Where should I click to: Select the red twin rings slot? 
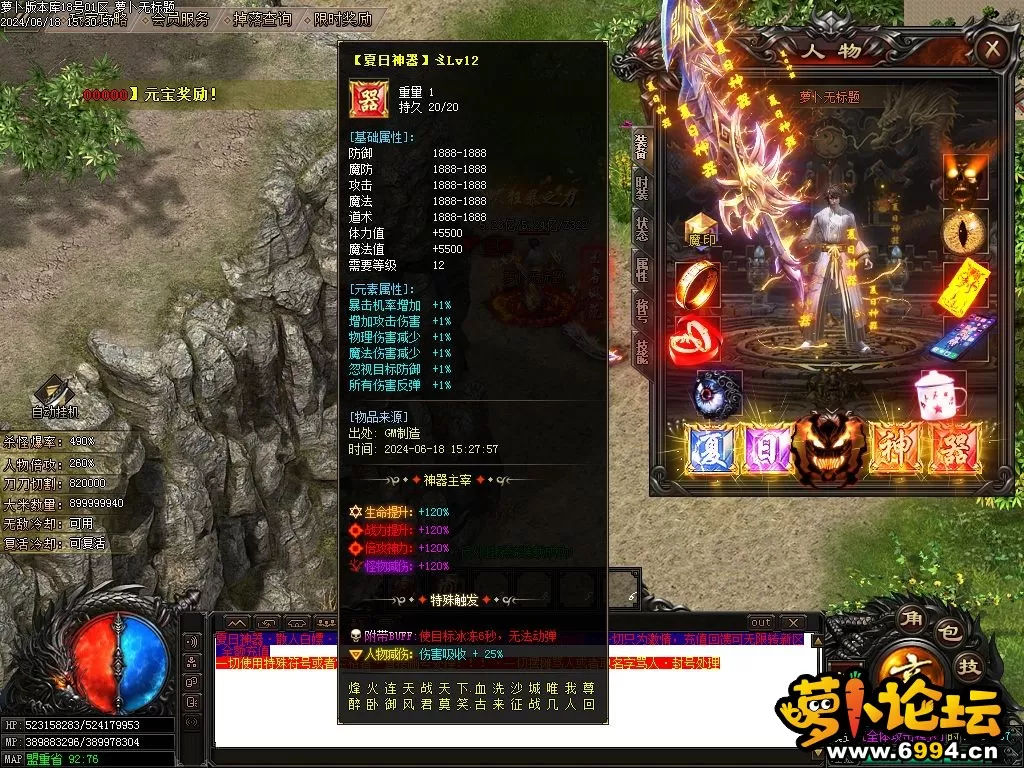pos(697,340)
